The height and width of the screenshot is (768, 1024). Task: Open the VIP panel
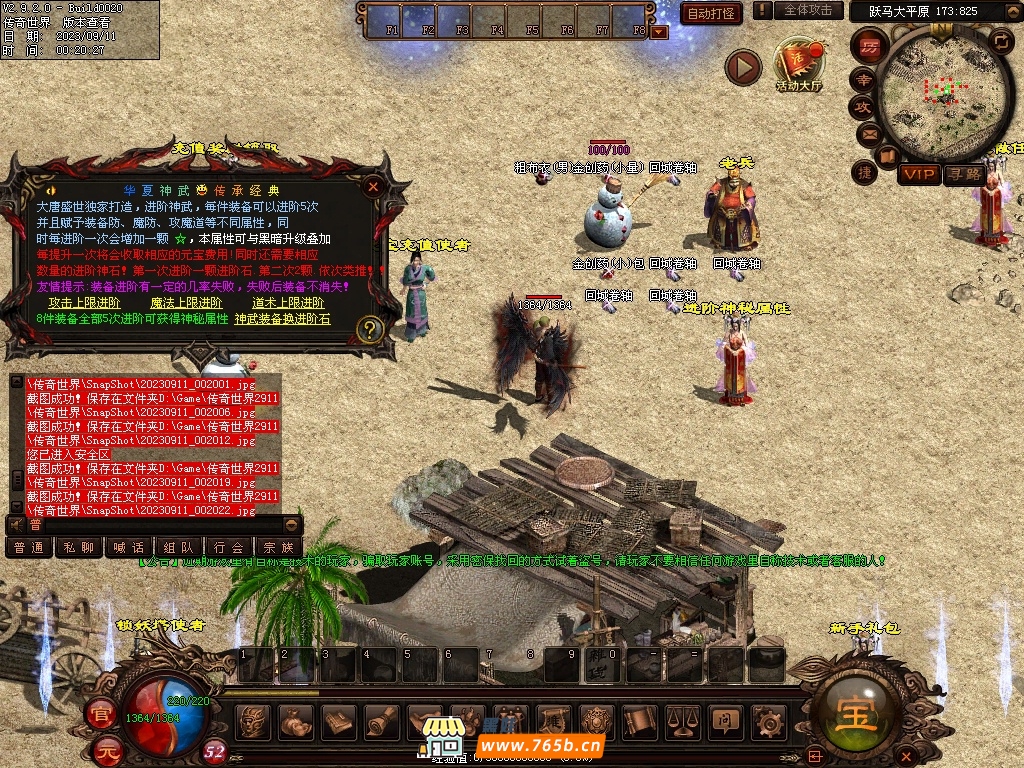click(x=918, y=174)
